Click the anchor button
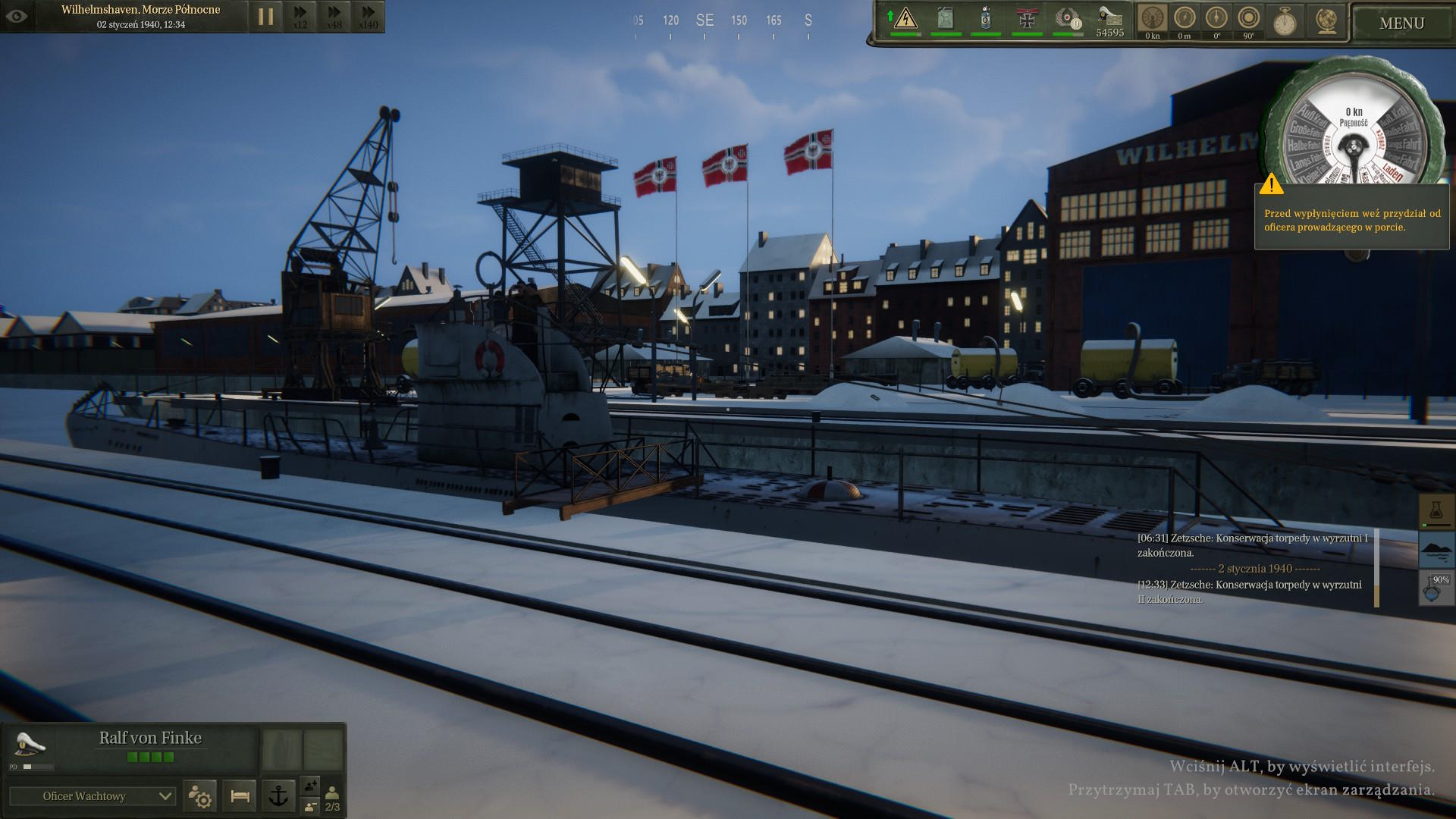The height and width of the screenshot is (819, 1456). [279, 795]
